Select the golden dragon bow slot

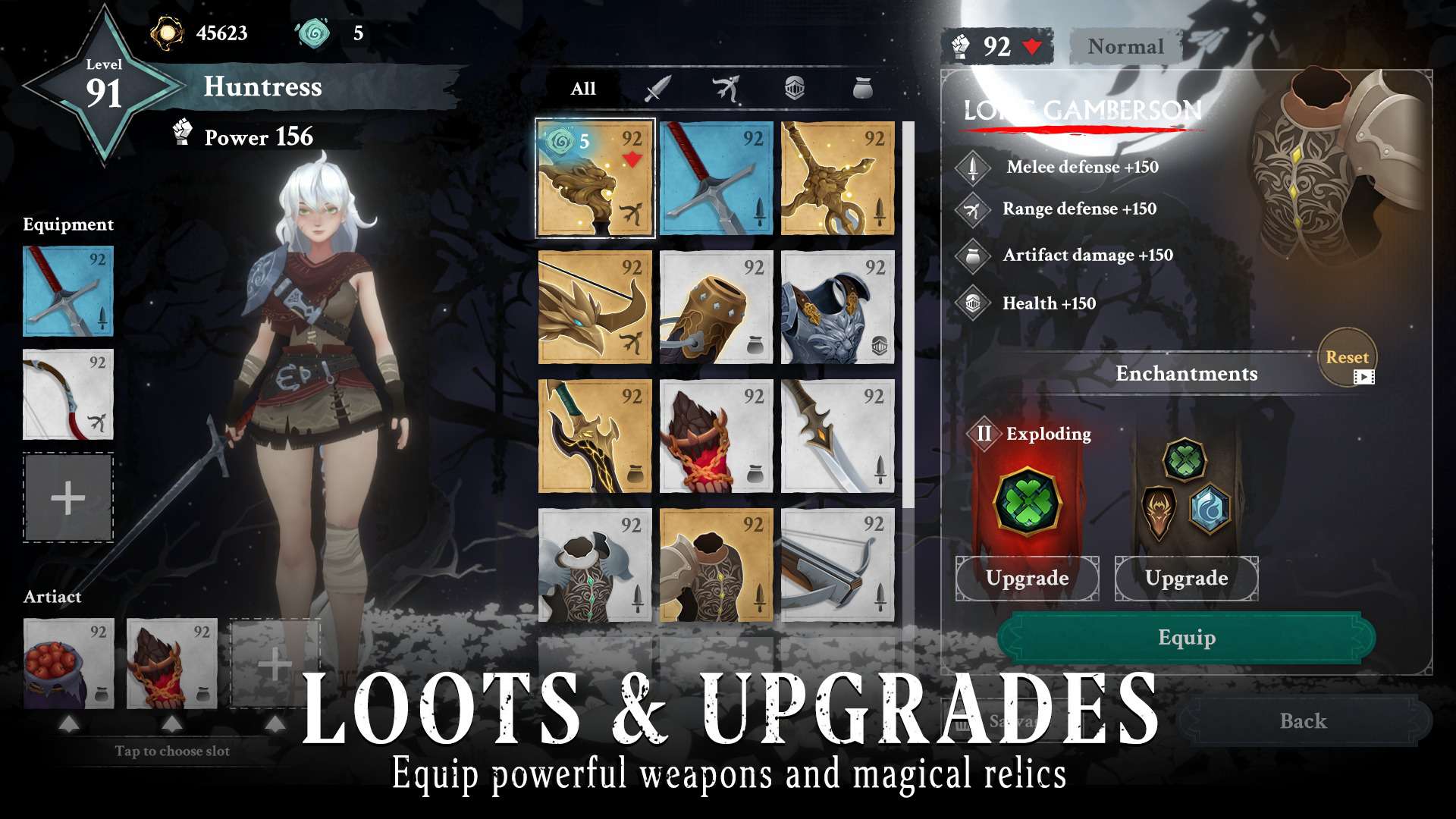595,308
